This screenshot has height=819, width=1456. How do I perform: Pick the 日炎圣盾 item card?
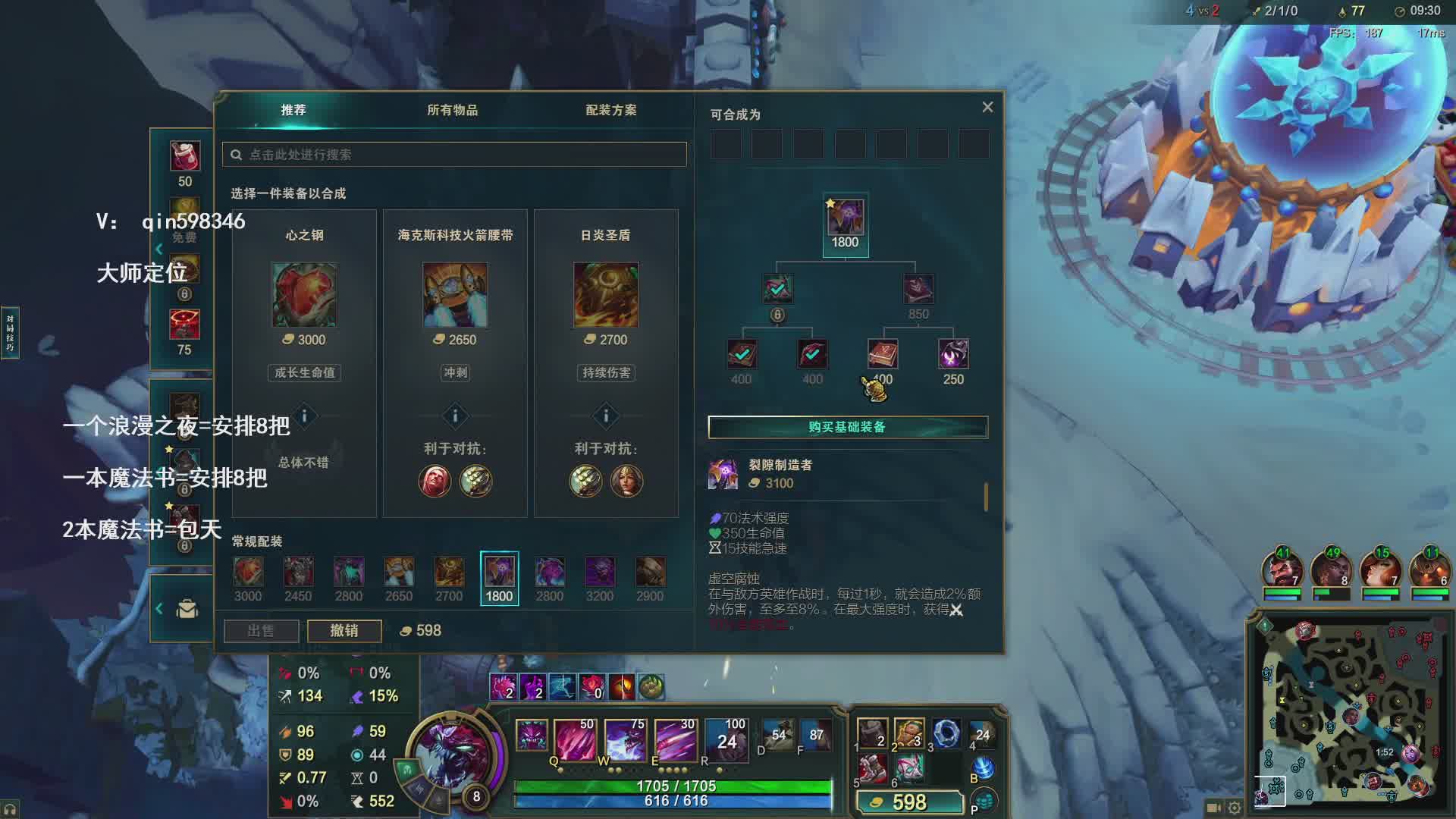coord(606,296)
